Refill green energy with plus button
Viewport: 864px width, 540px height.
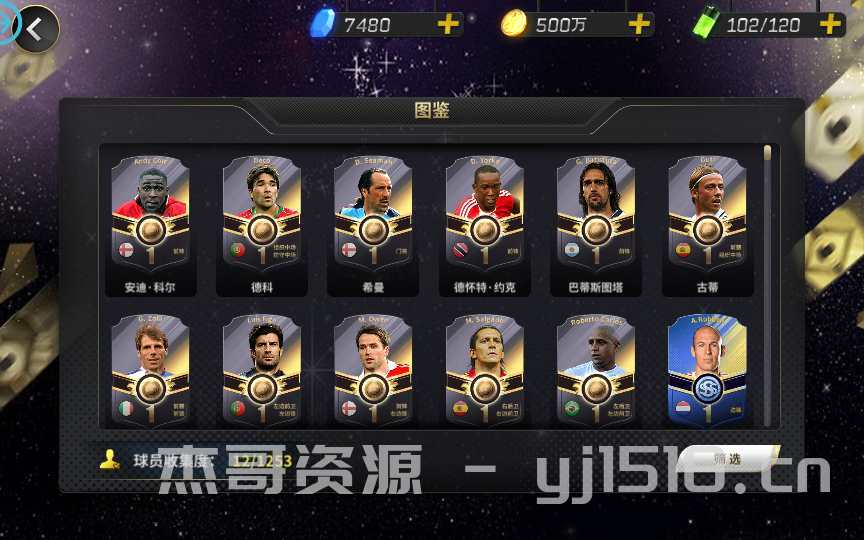pos(829,24)
